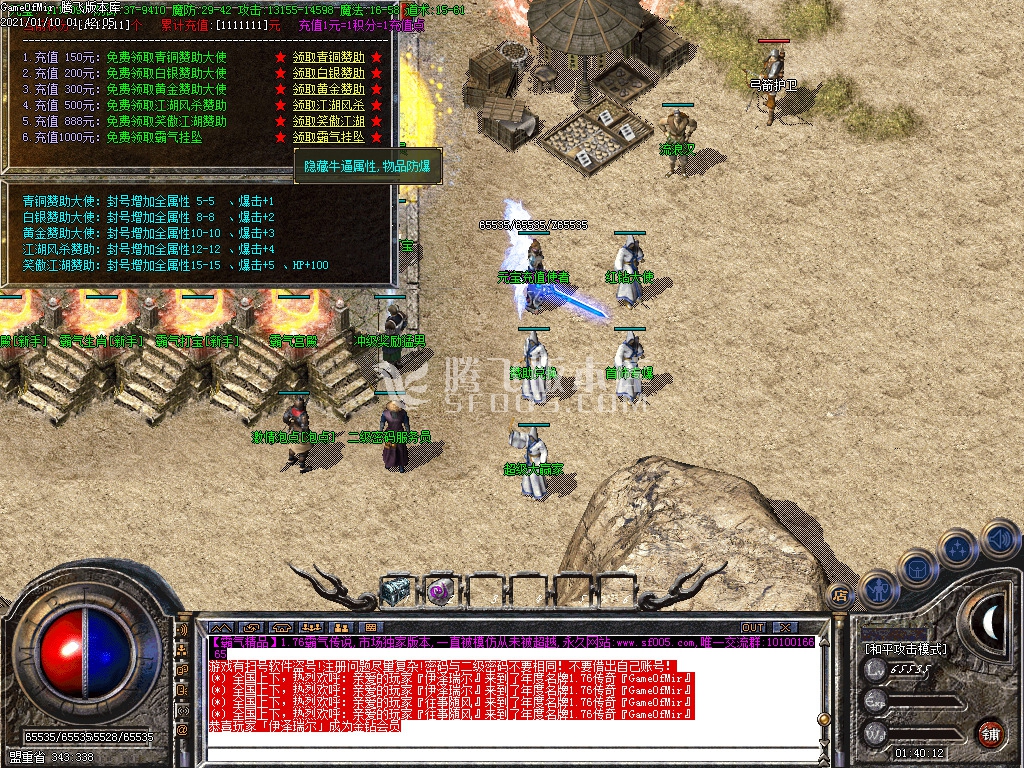
Task: Click the OUT button above chat
Action: point(752,627)
